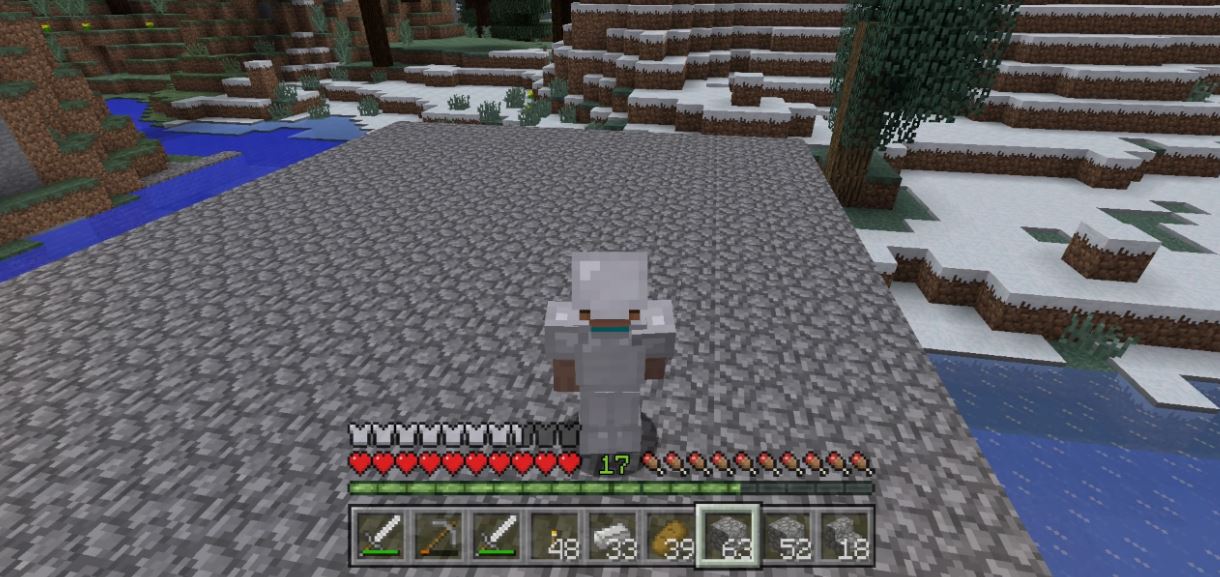Choose the iron ingots stack of 33

[612, 534]
